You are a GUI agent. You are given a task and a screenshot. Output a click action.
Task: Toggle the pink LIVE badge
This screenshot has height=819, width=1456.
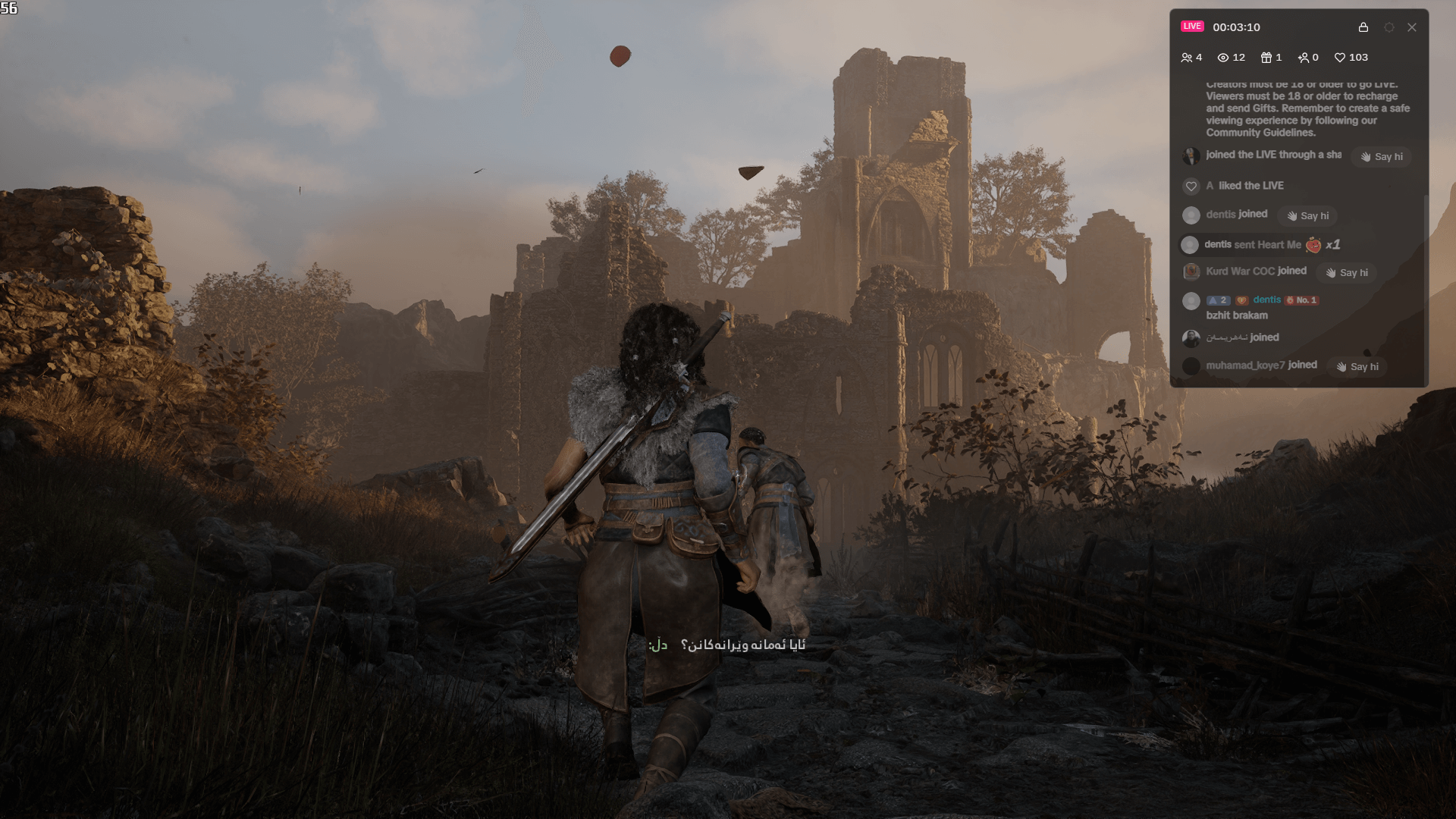(1192, 26)
